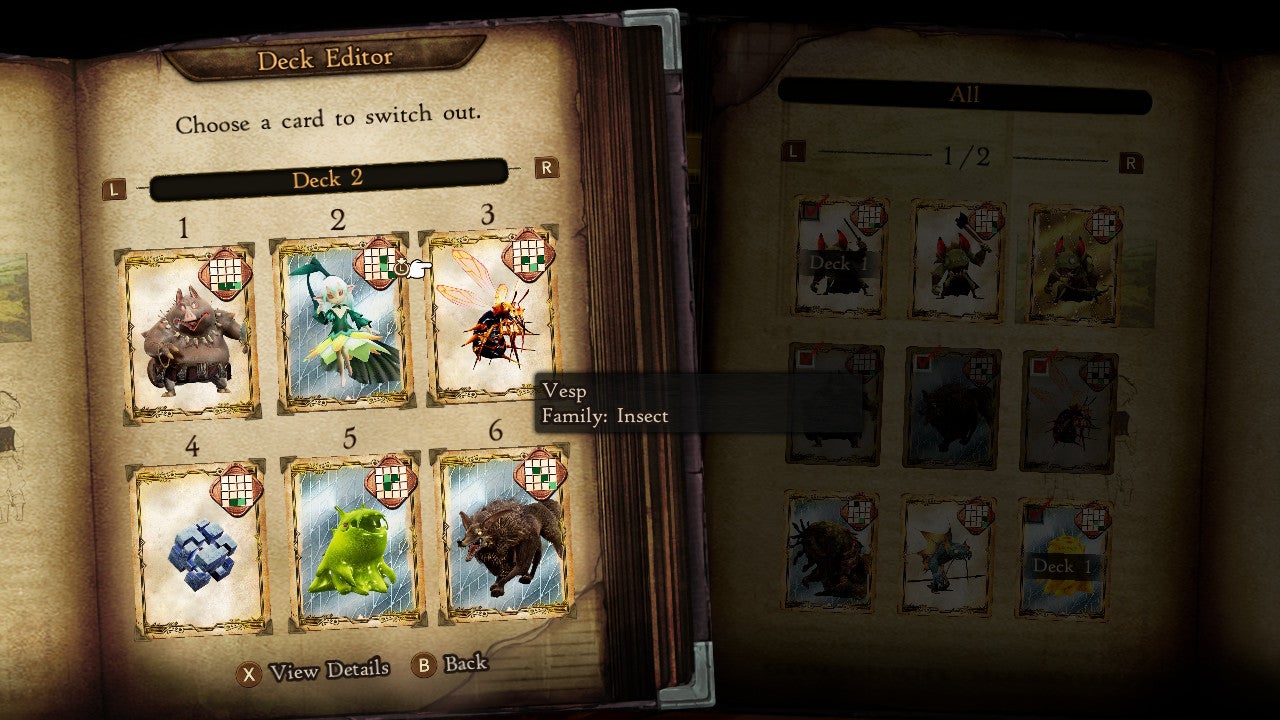Viewport: 1280px width, 720px height.
Task: Click the All collection filter bar
Action: click(964, 96)
